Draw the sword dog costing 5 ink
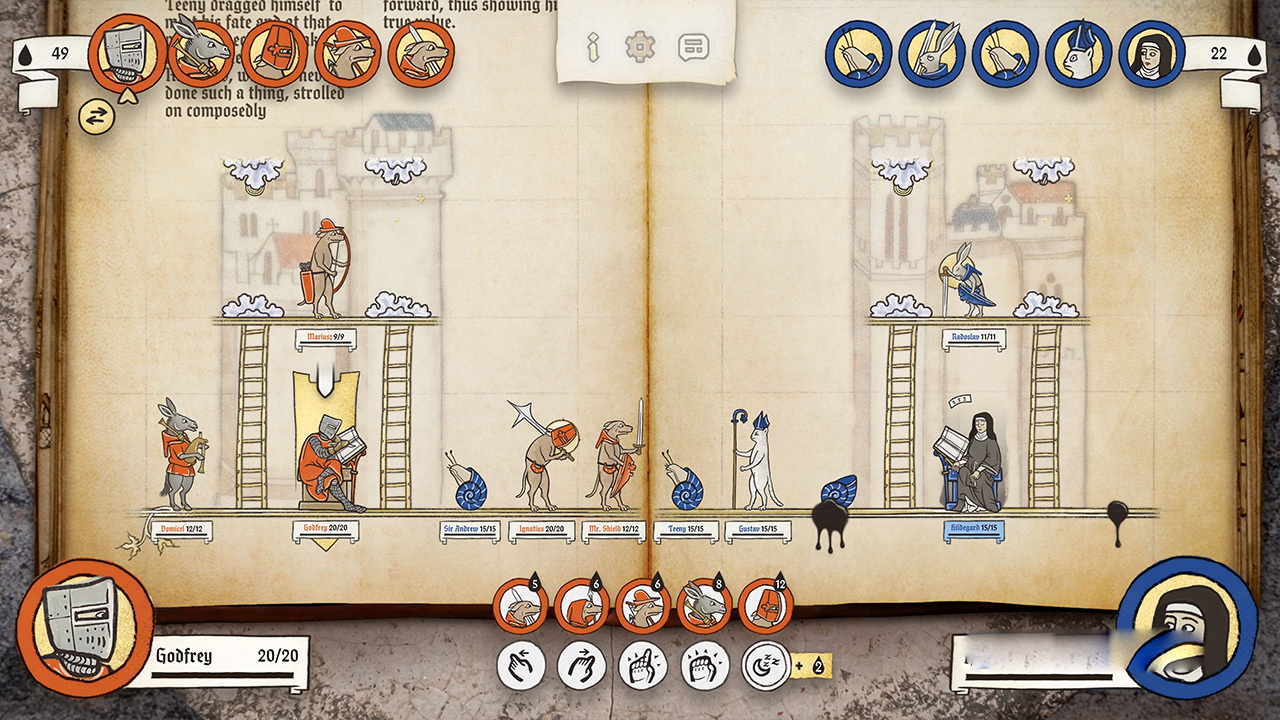1280x720 pixels. (x=520, y=606)
